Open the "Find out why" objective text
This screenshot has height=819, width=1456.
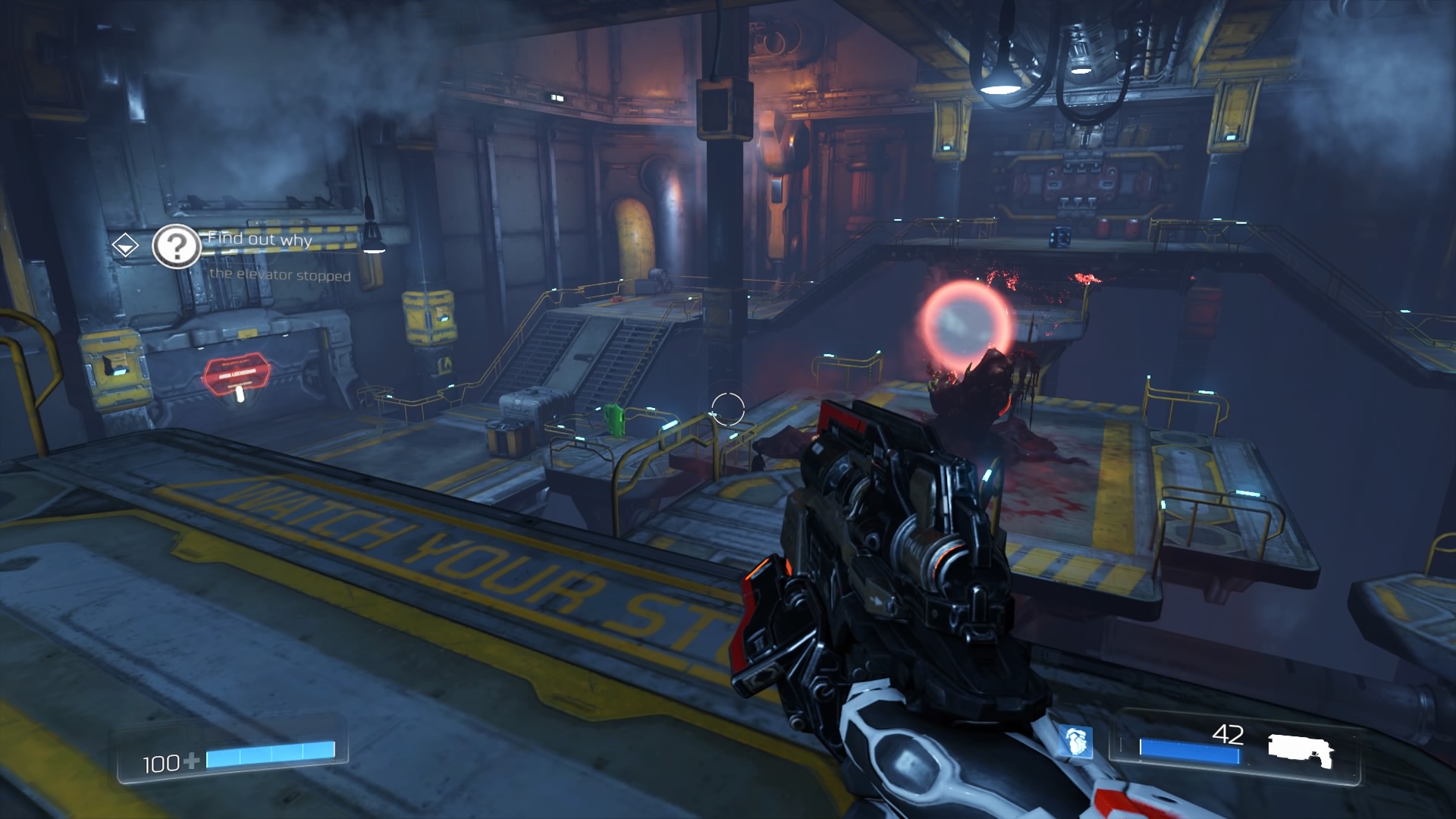tap(259, 239)
